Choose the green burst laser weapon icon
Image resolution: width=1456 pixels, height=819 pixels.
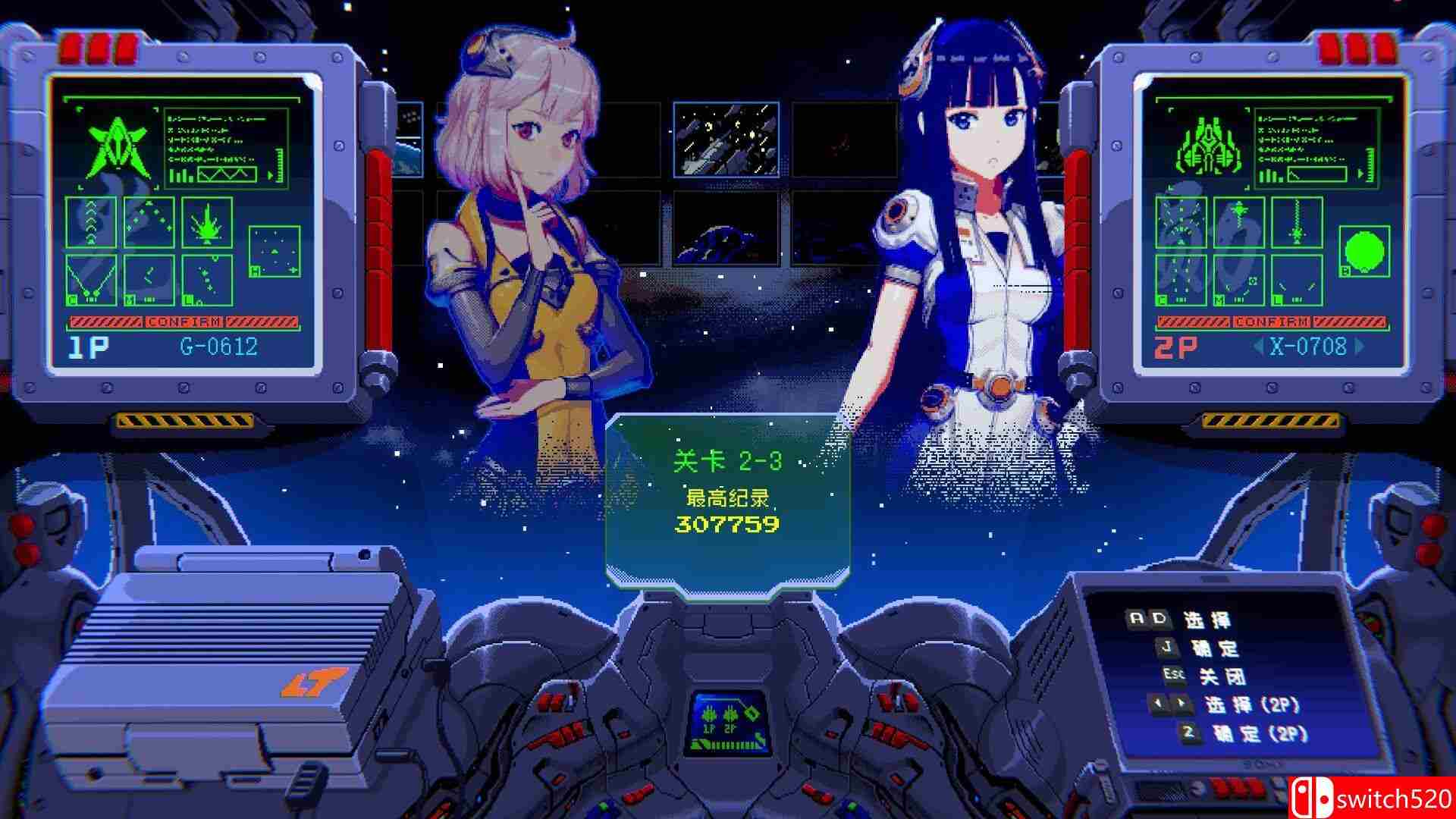[x=206, y=223]
